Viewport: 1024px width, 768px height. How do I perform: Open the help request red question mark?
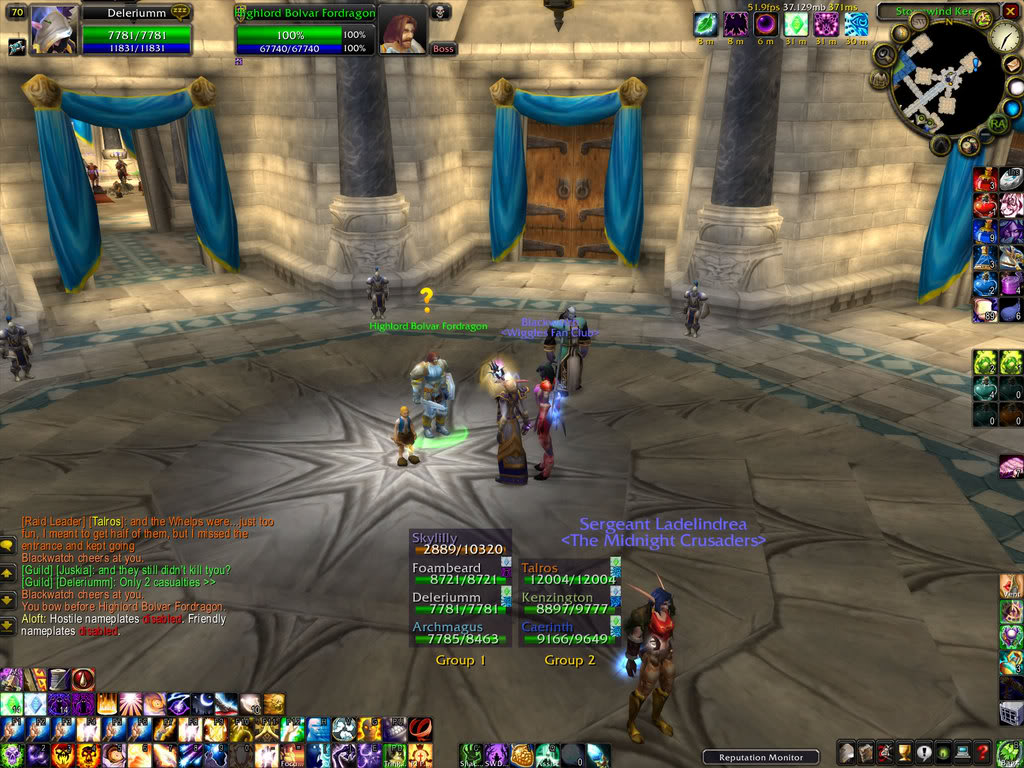tap(983, 753)
